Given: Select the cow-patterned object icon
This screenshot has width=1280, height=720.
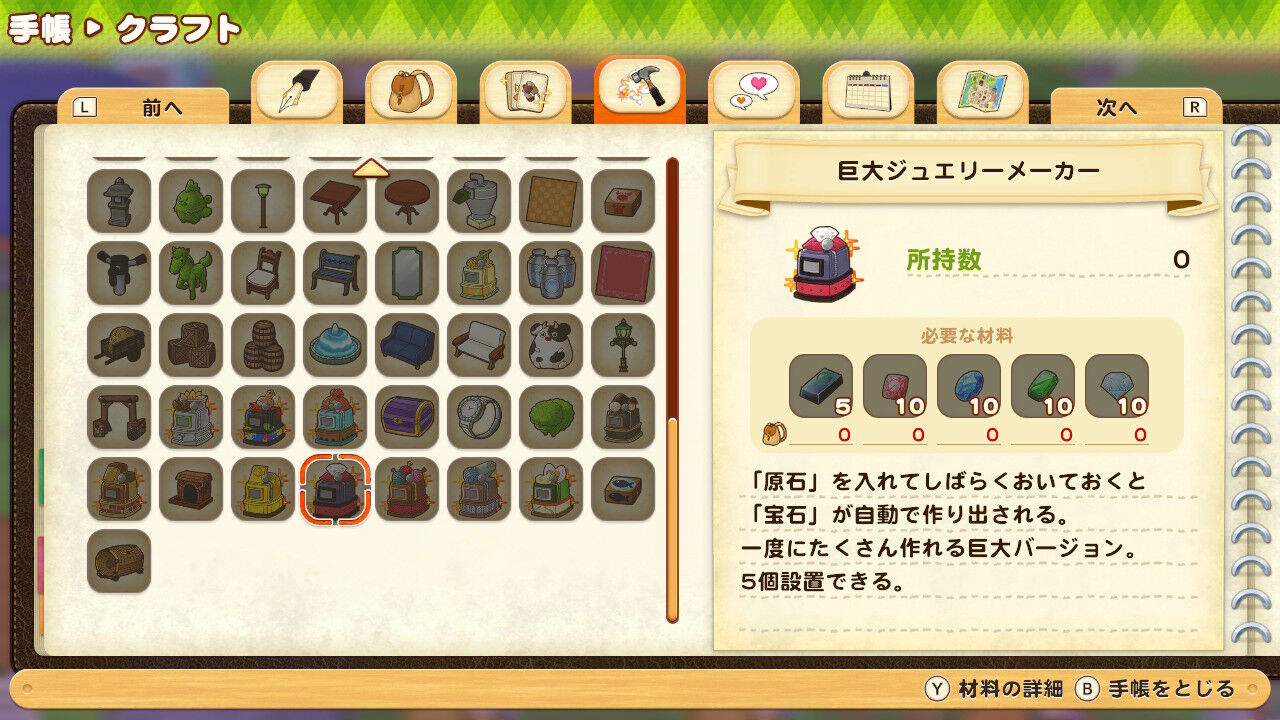Looking at the screenshot, I should [551, 345].
